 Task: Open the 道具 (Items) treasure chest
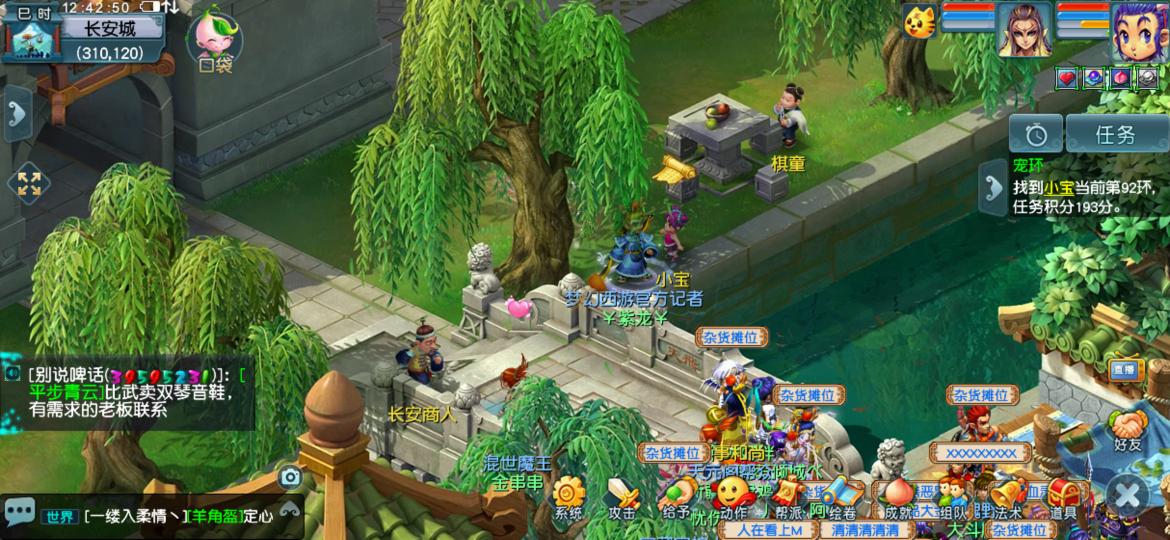1062,495
